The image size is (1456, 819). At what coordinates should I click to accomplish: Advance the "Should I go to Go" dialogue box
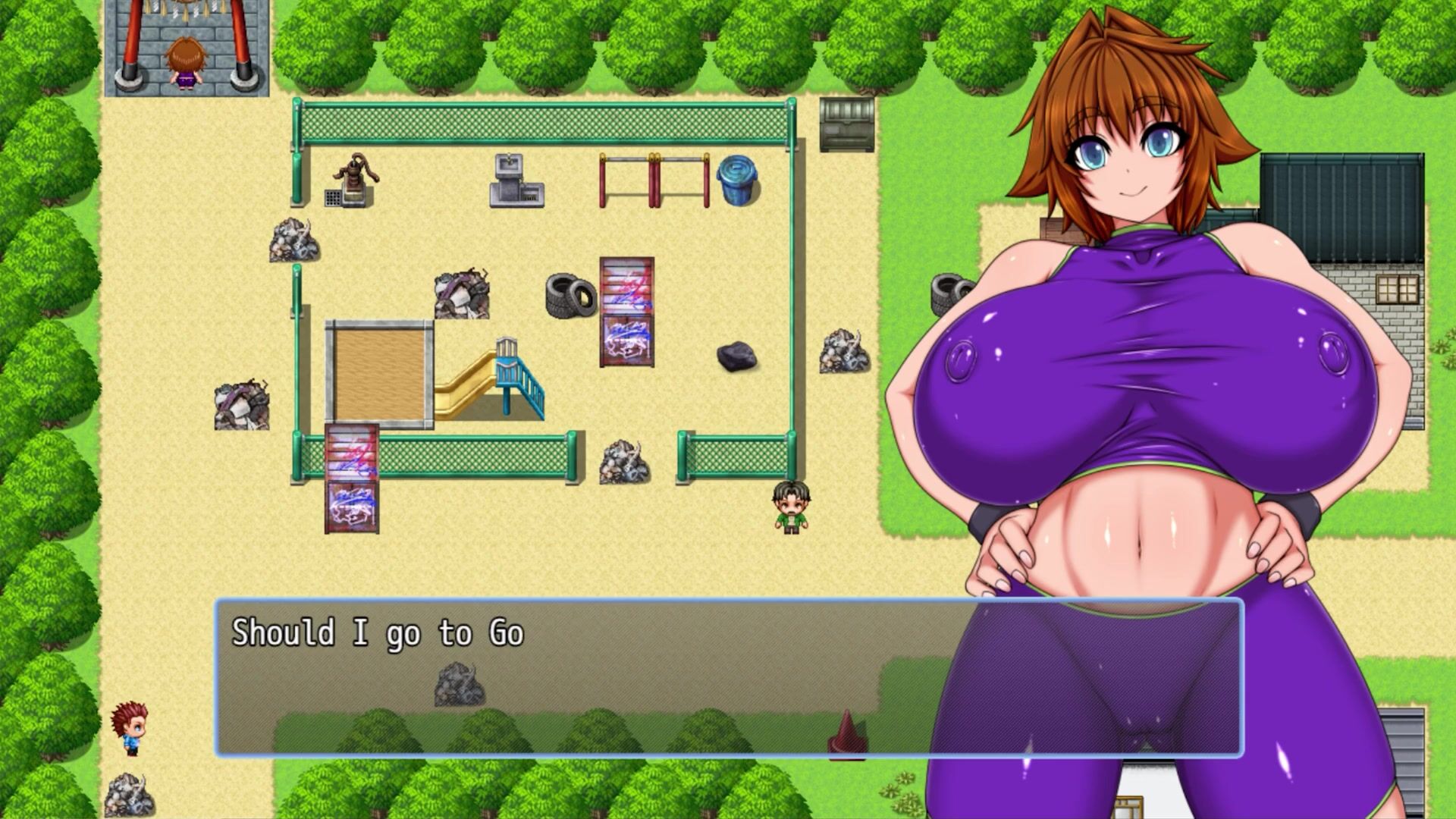pos(576,679)
